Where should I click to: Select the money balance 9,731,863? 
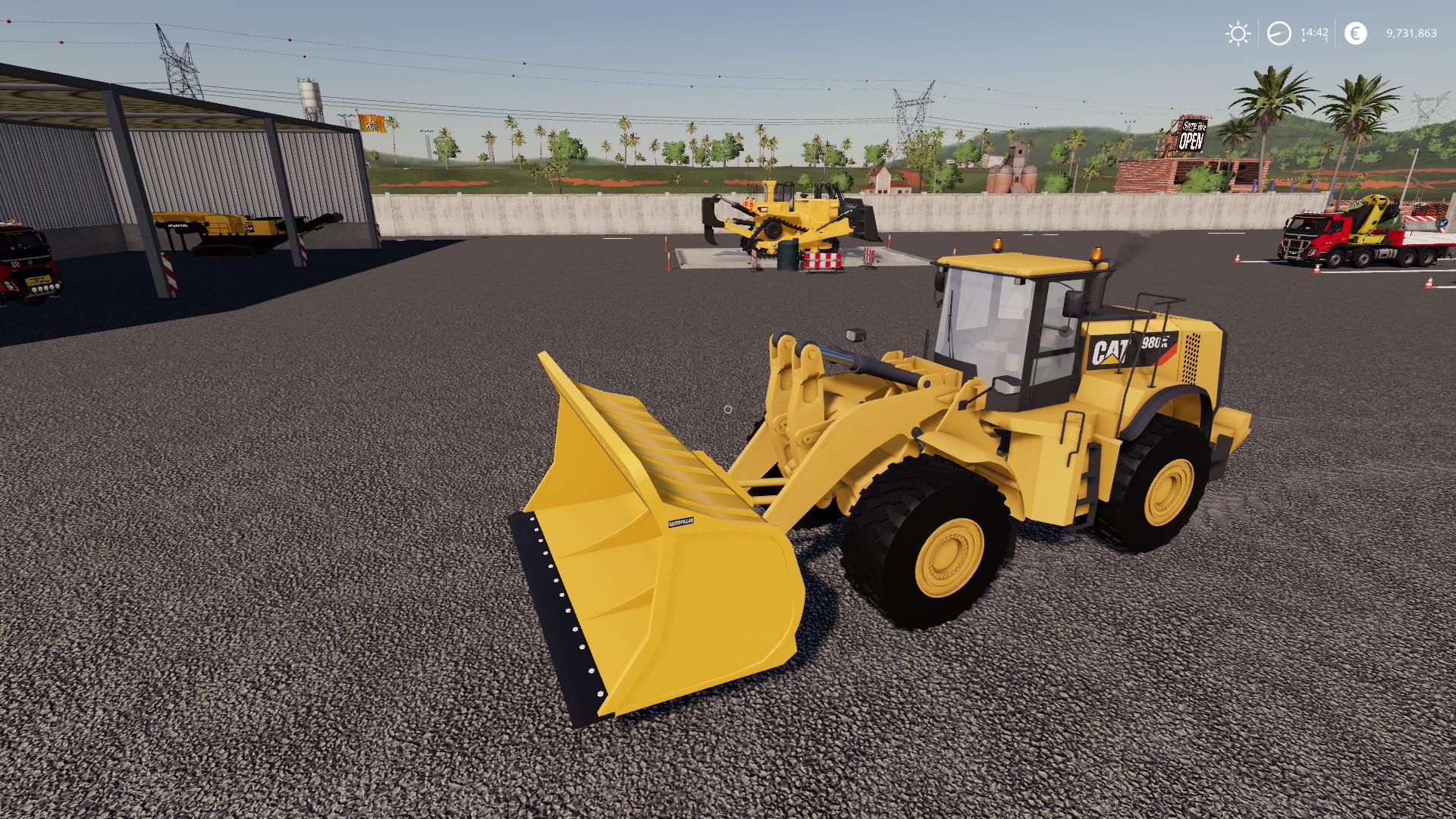(1410, 33)
